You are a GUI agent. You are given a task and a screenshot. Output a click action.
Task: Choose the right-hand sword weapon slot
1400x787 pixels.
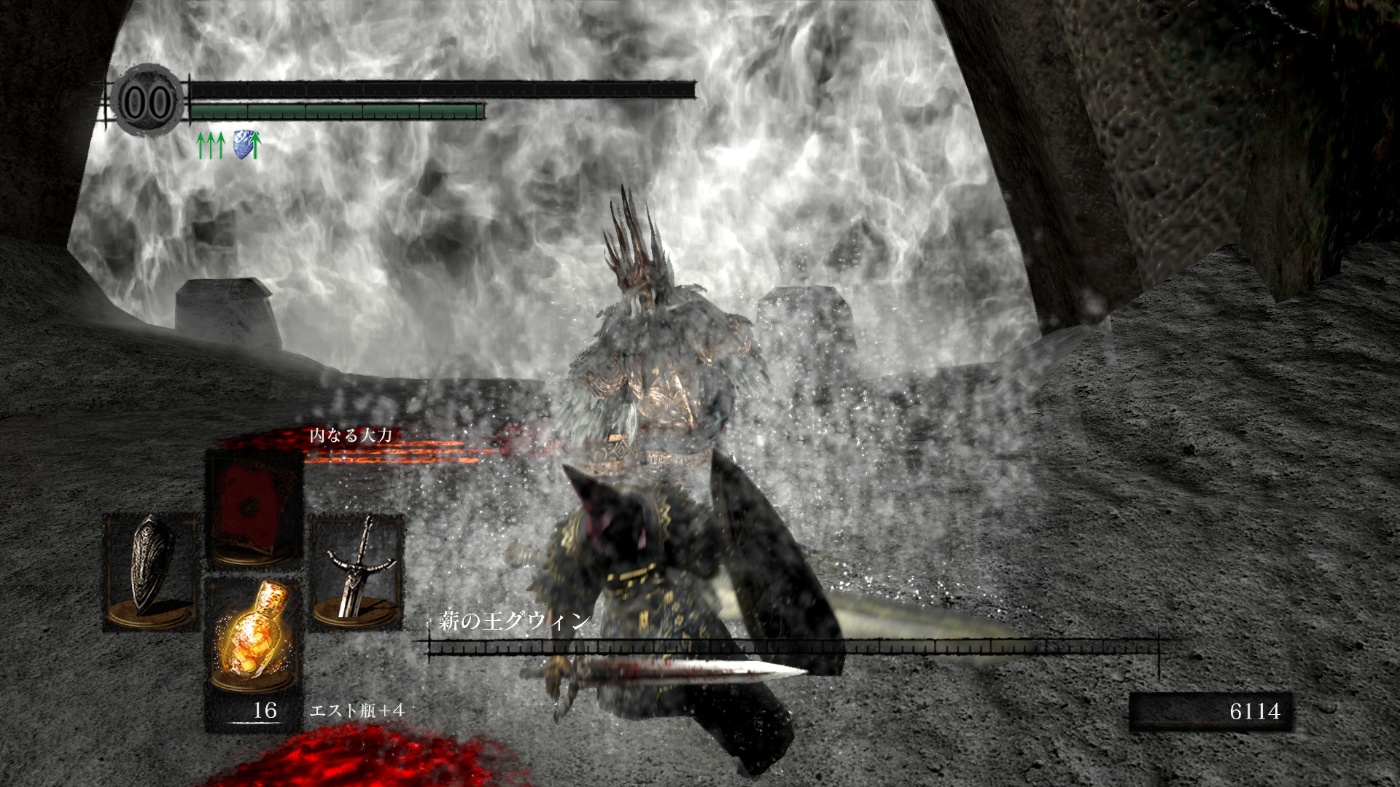tap(355, 571)
